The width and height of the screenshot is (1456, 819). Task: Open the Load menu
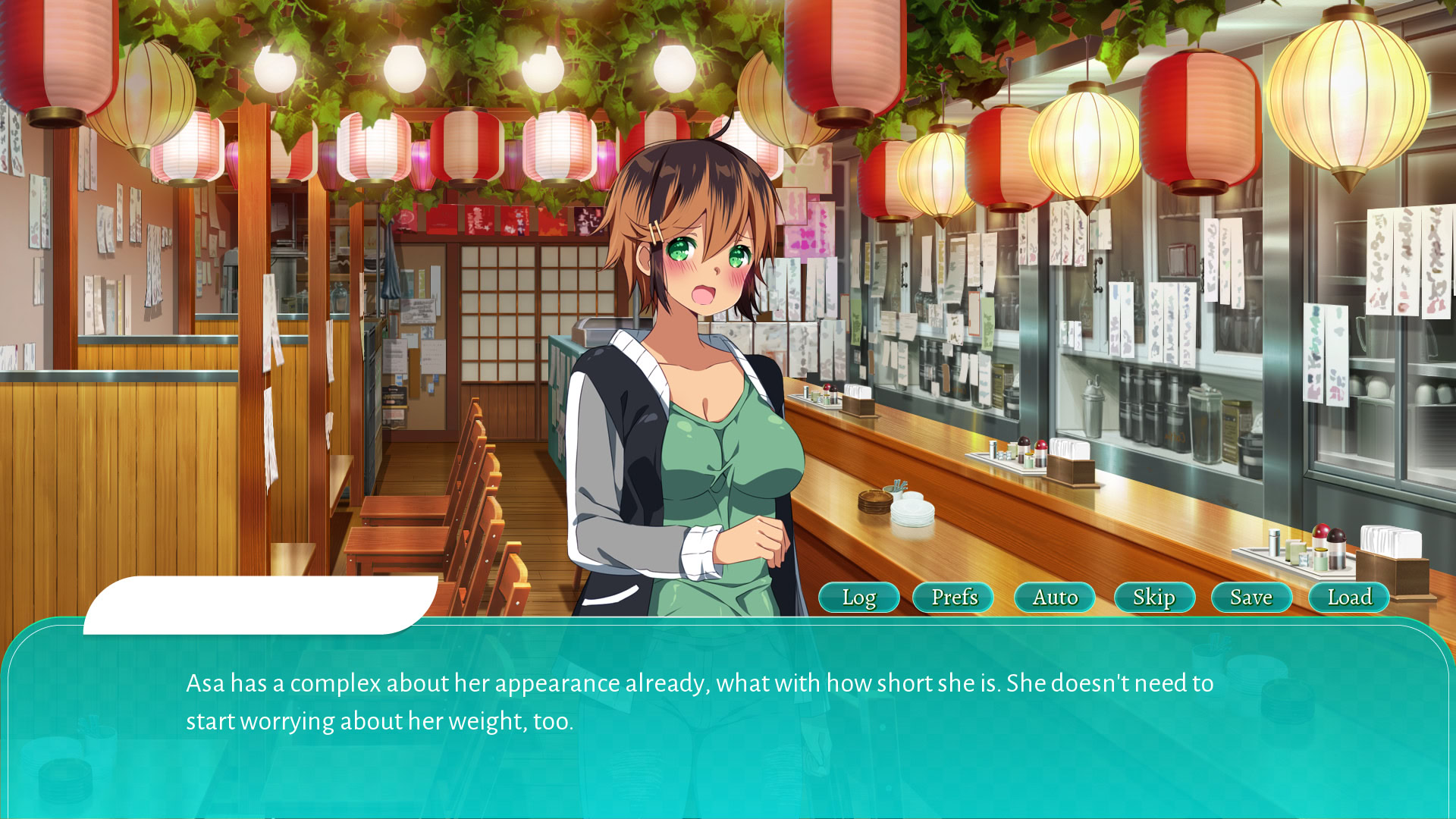[x=1349, y=598]
